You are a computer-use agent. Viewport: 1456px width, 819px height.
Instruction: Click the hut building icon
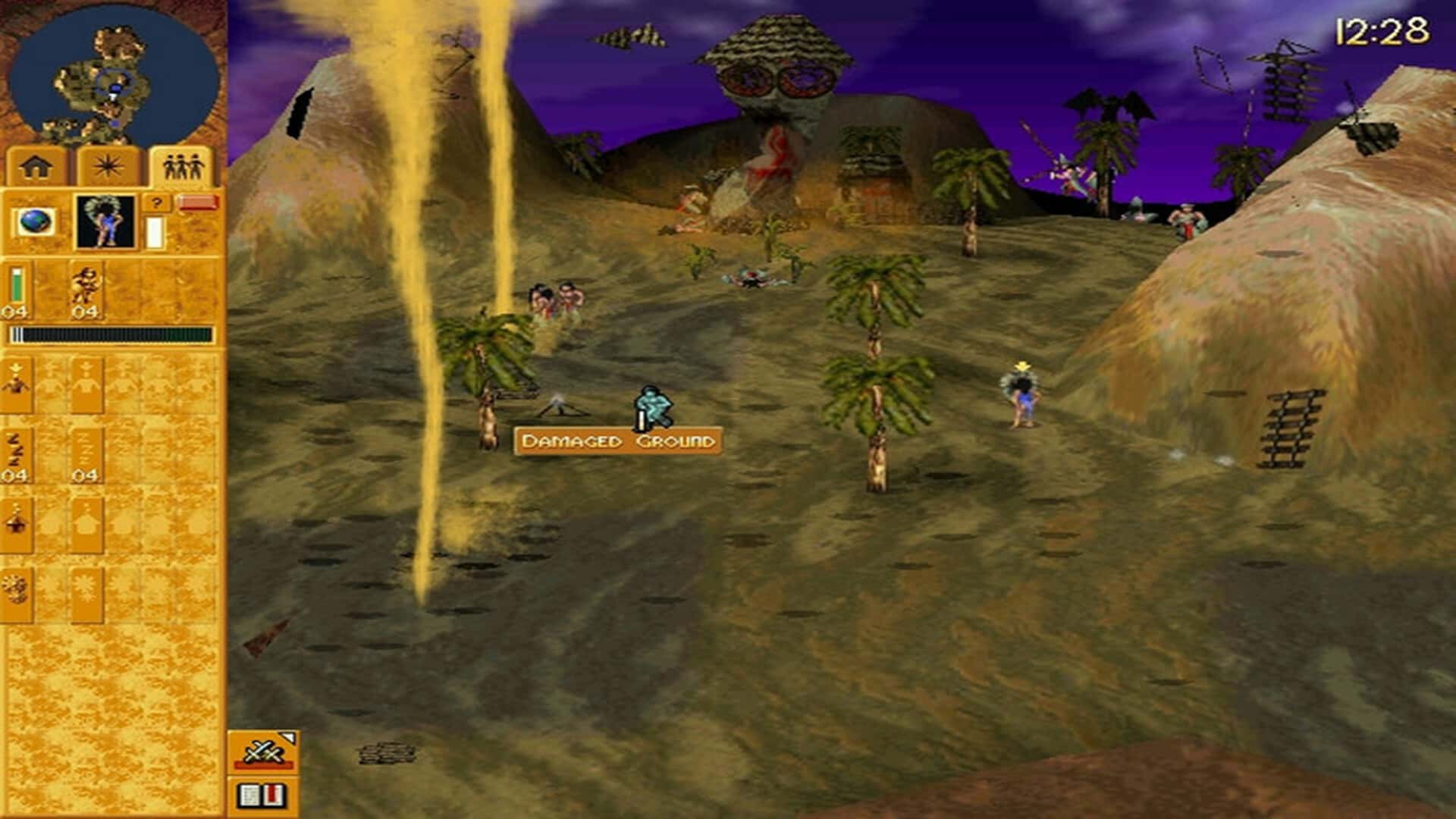coord(16,523)
